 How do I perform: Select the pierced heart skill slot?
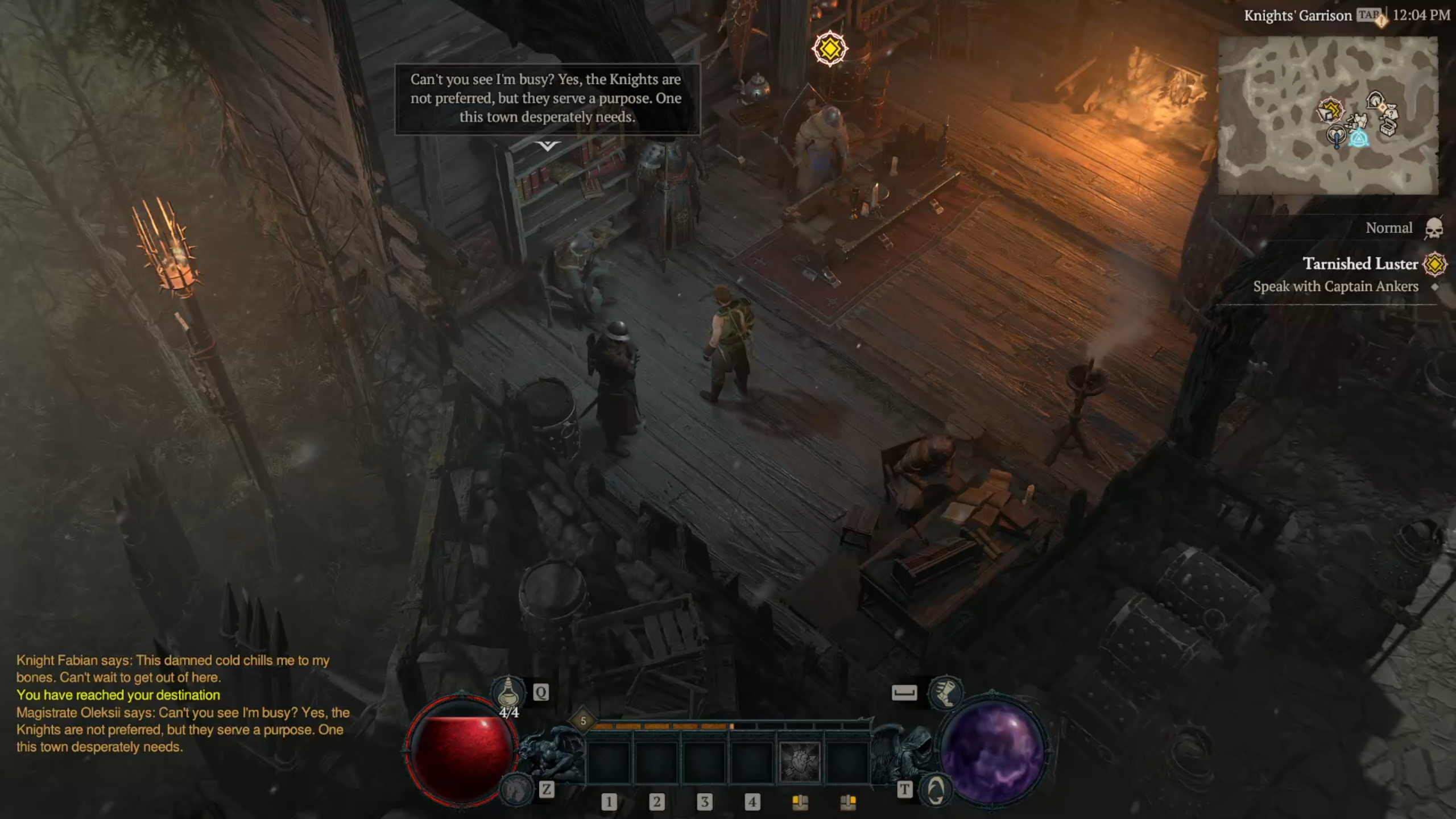(x=800, y=762)
